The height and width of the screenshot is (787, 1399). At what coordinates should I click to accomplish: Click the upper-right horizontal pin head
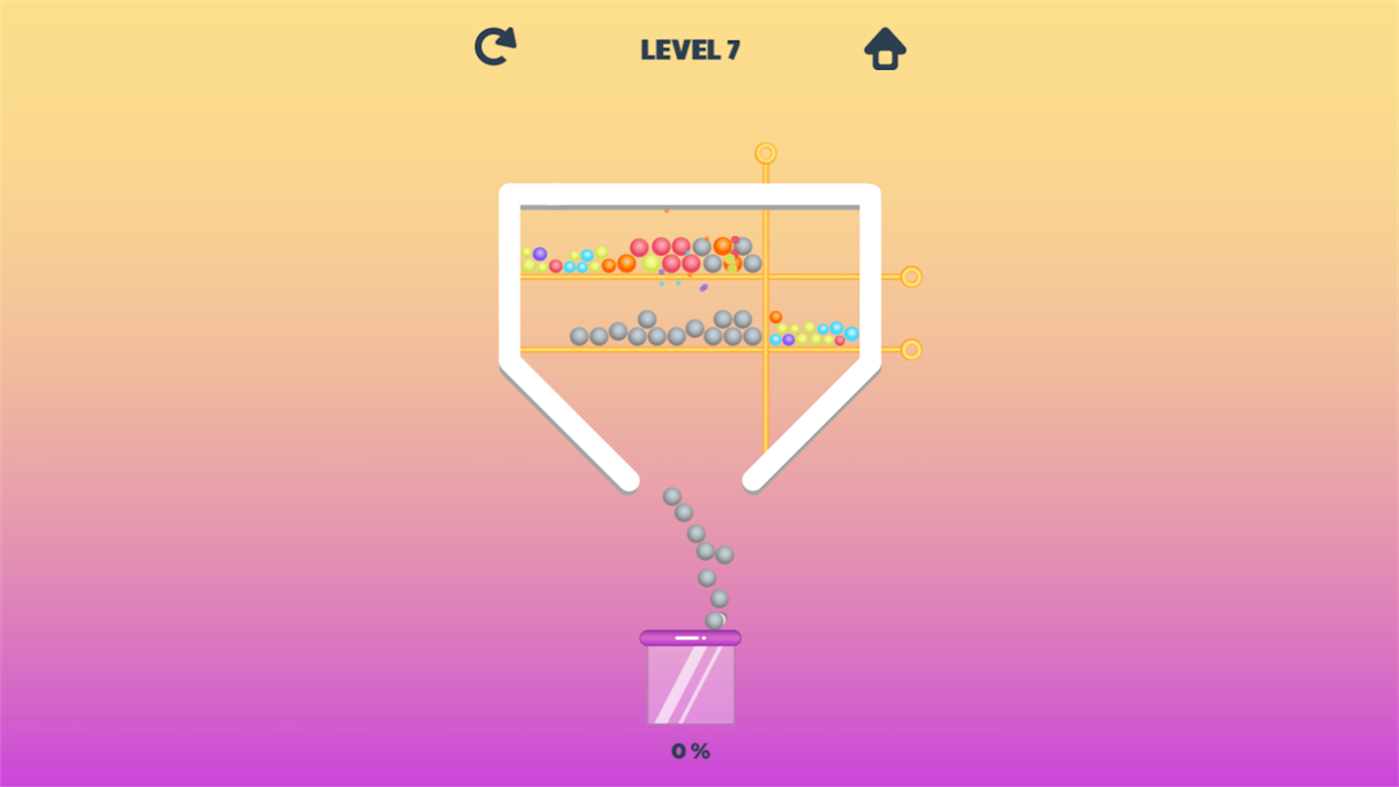910,275
